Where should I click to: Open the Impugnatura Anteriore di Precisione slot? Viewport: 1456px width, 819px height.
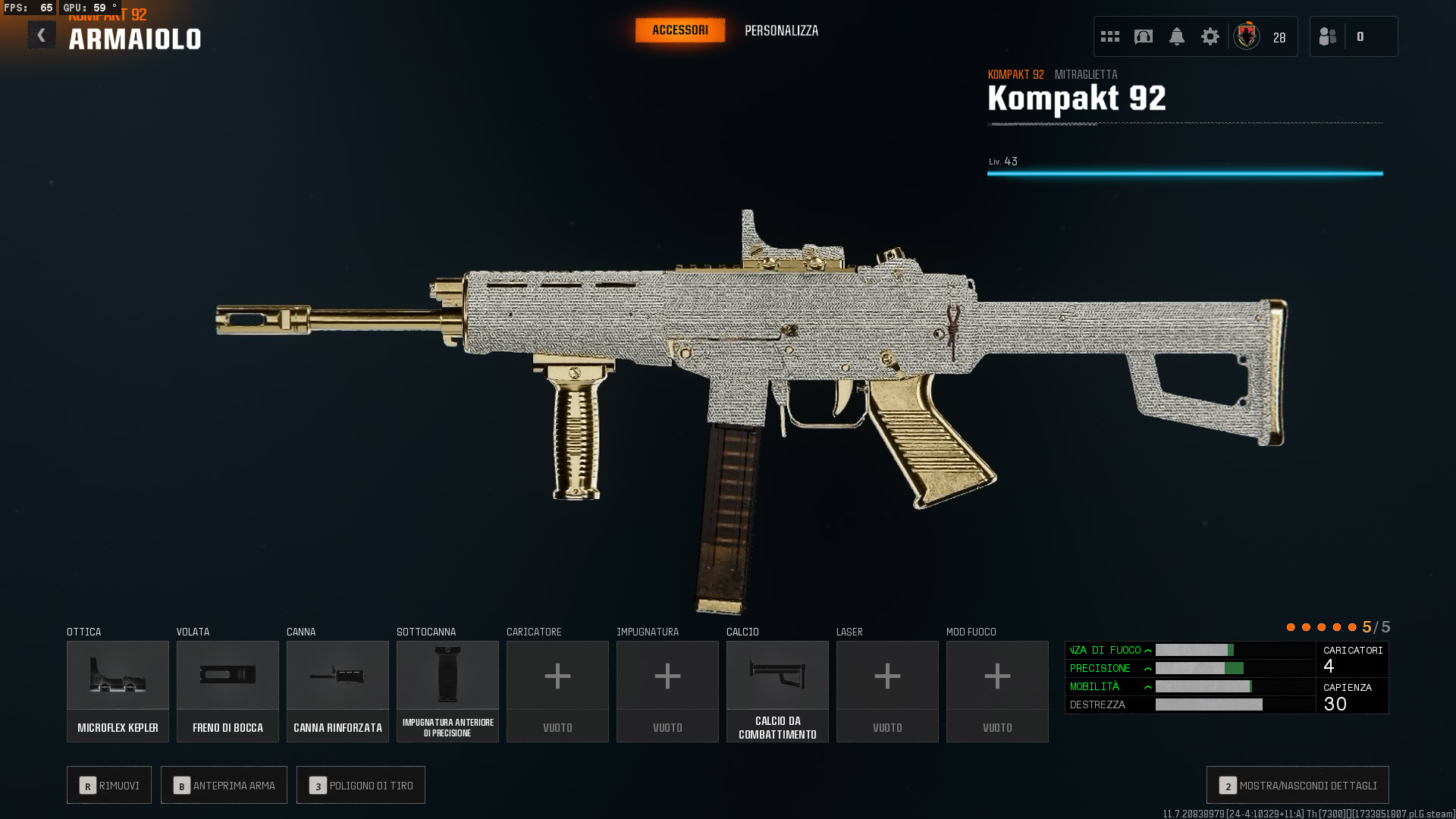point(447,690)
